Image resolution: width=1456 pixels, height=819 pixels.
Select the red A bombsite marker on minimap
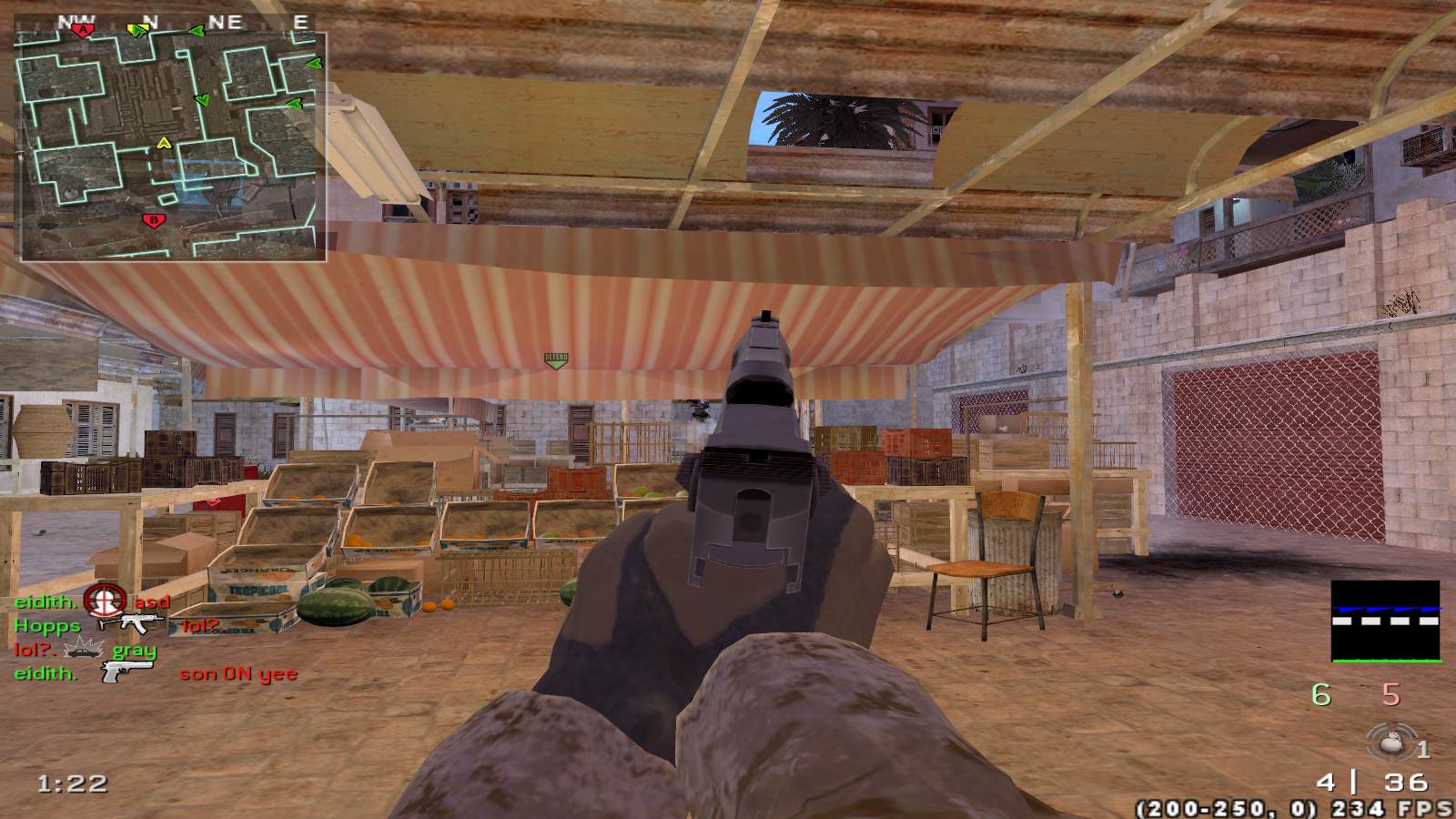tap(84, 30)
